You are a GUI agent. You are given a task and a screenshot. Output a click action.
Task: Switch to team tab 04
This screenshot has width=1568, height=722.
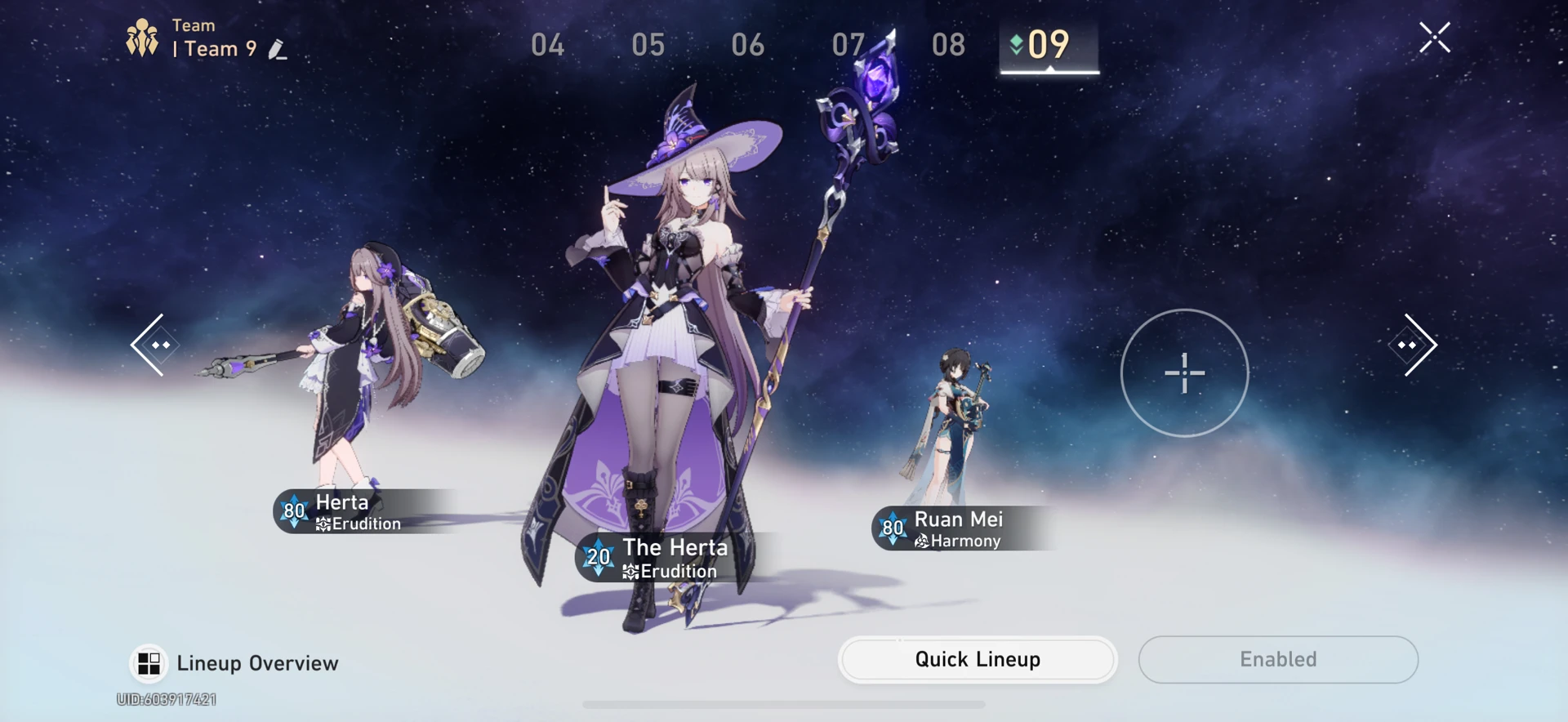pos(548,46)
